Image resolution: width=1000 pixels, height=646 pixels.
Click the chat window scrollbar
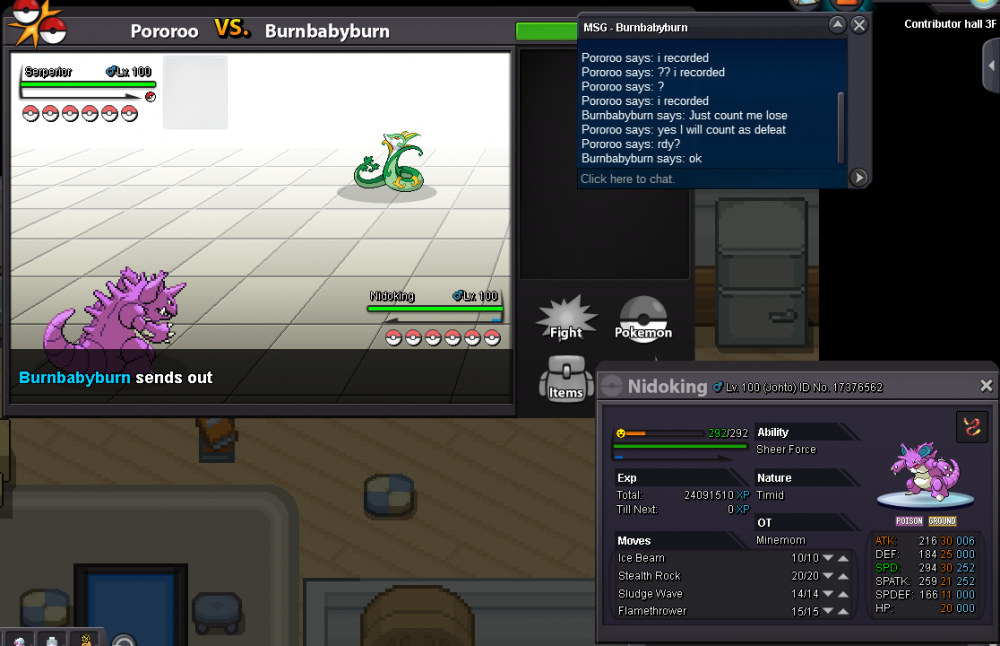pos(840,125)
